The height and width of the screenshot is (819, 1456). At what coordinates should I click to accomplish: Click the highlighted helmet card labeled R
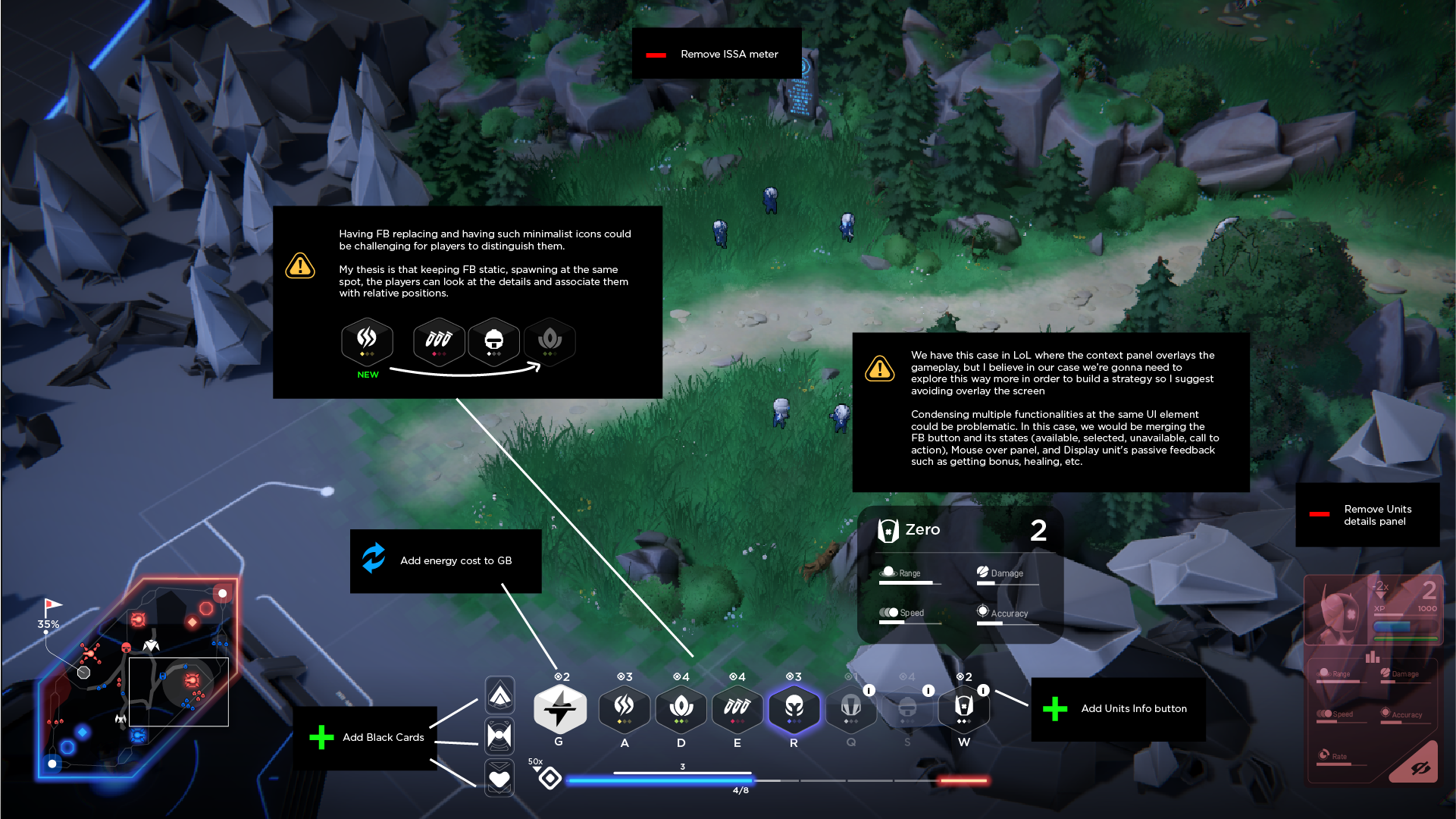794,708
